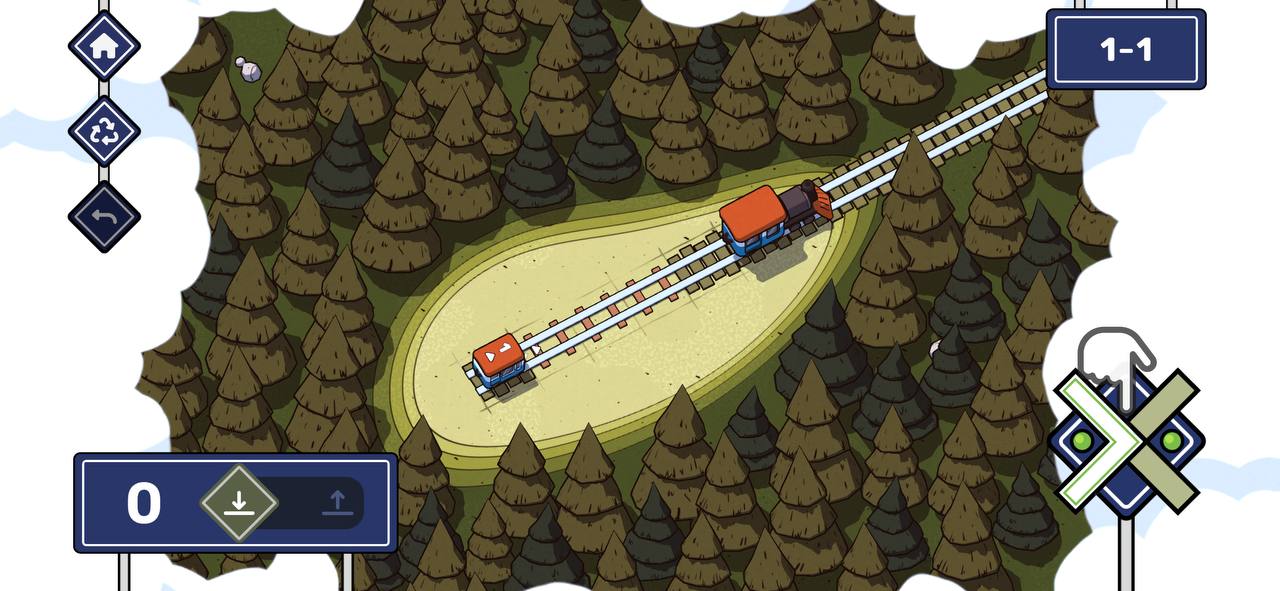Tap the railroad crossing go button

click(x=1126, y=441)
